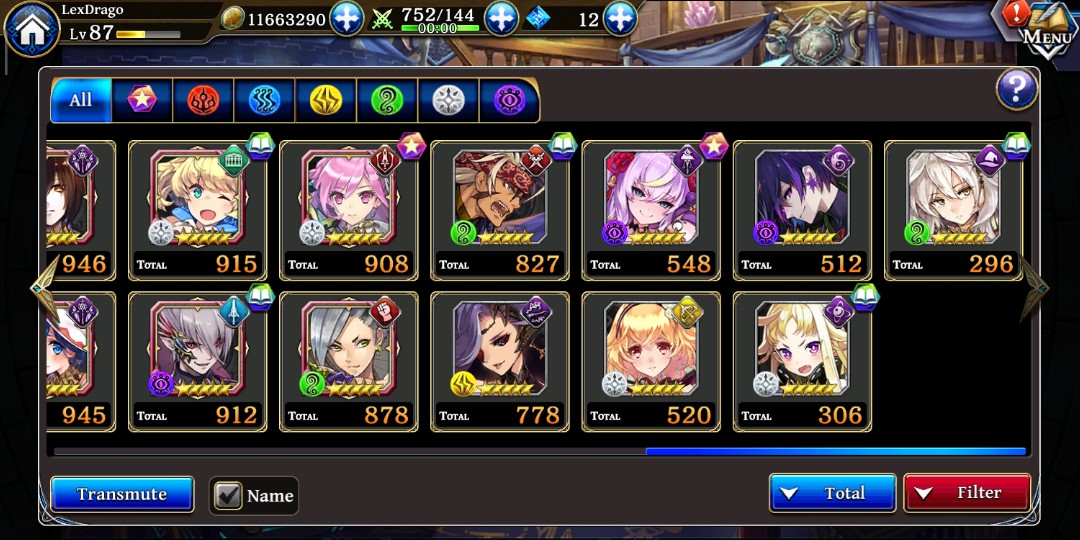Viewport: 1080px width, 540px height.
Task: Click the Transmute button
Action: pos(122,494)
